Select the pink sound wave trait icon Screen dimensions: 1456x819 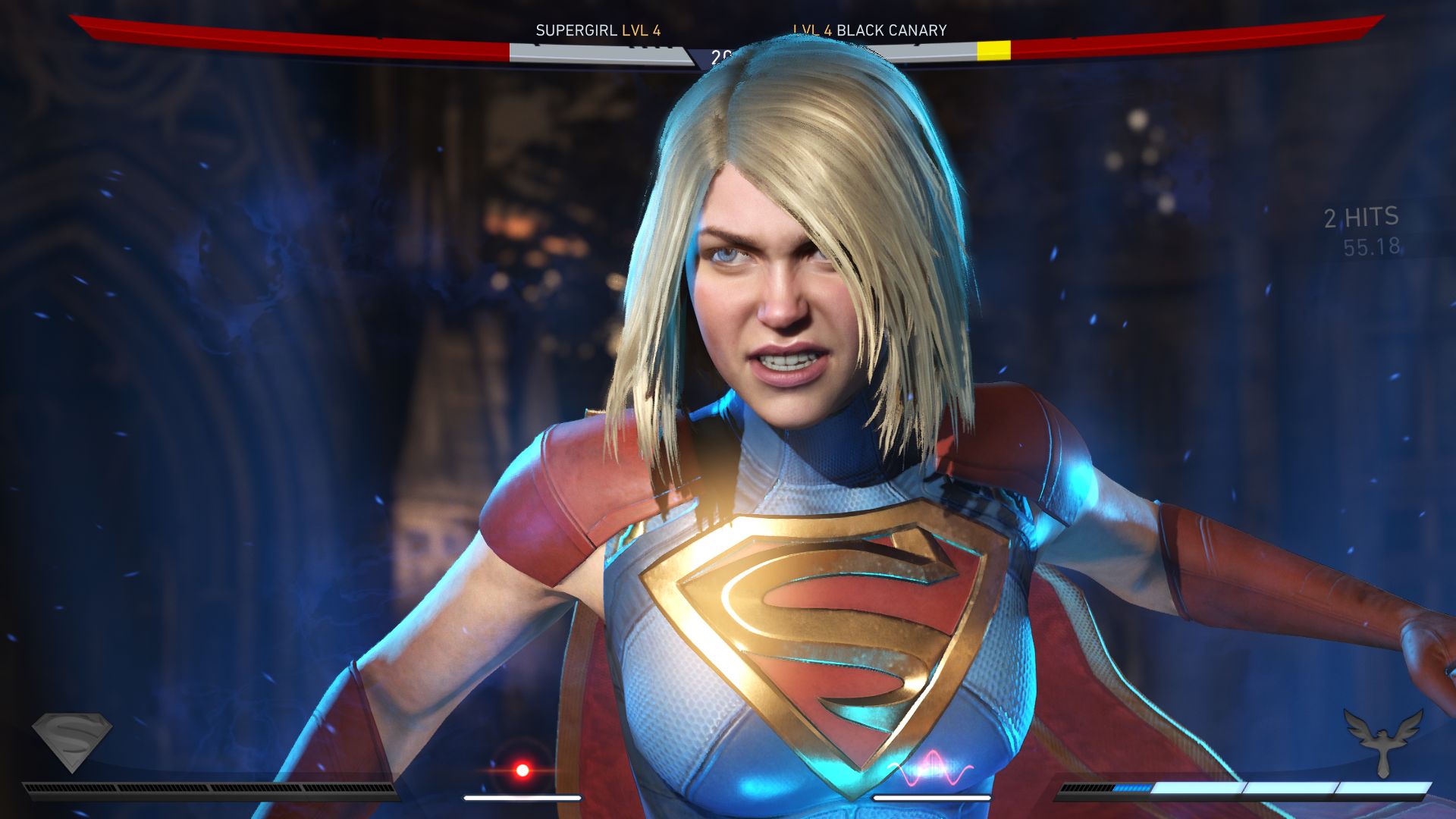[930, 773]
